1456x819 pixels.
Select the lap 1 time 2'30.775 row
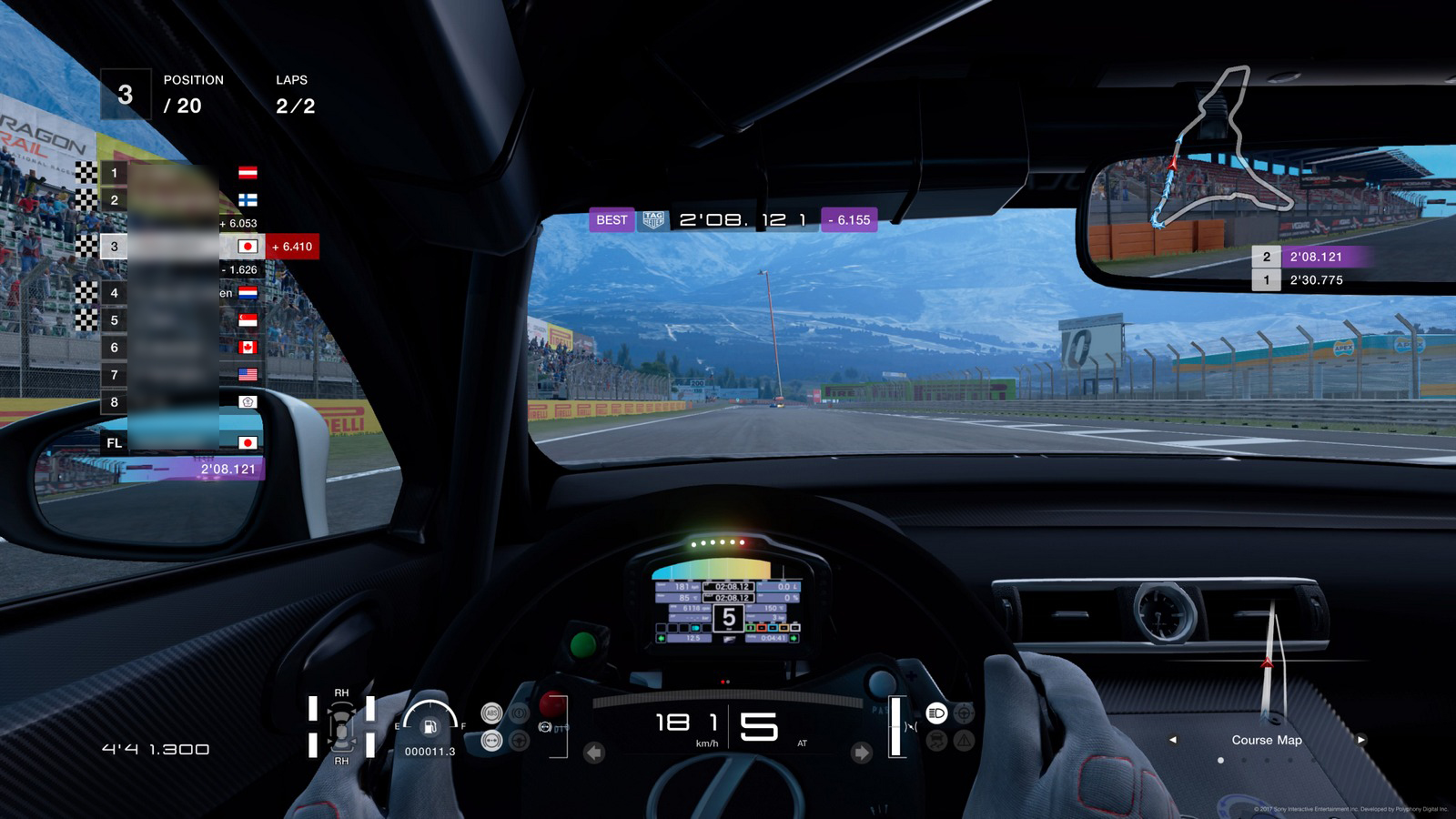(1315, 280)
